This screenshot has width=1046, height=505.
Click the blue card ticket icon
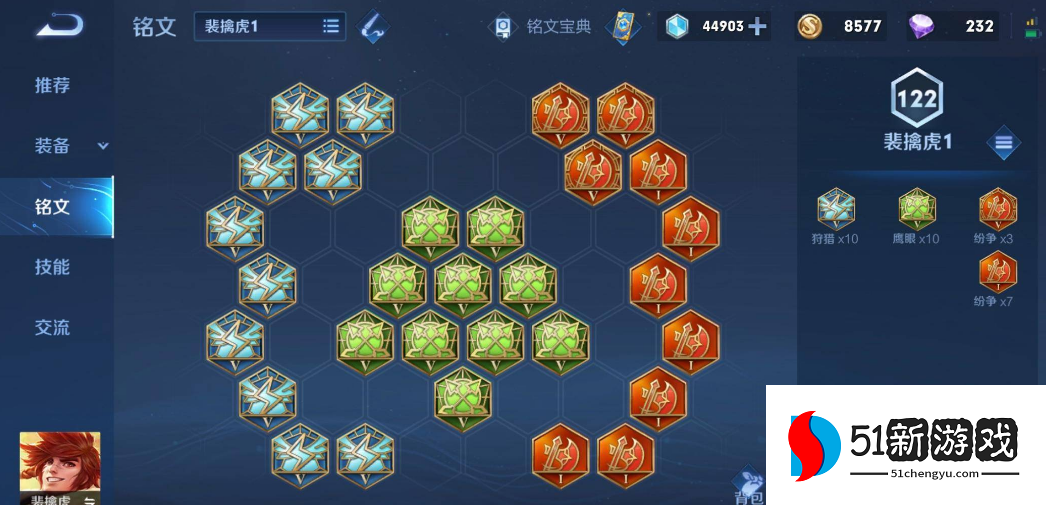[x=626, y=26]
